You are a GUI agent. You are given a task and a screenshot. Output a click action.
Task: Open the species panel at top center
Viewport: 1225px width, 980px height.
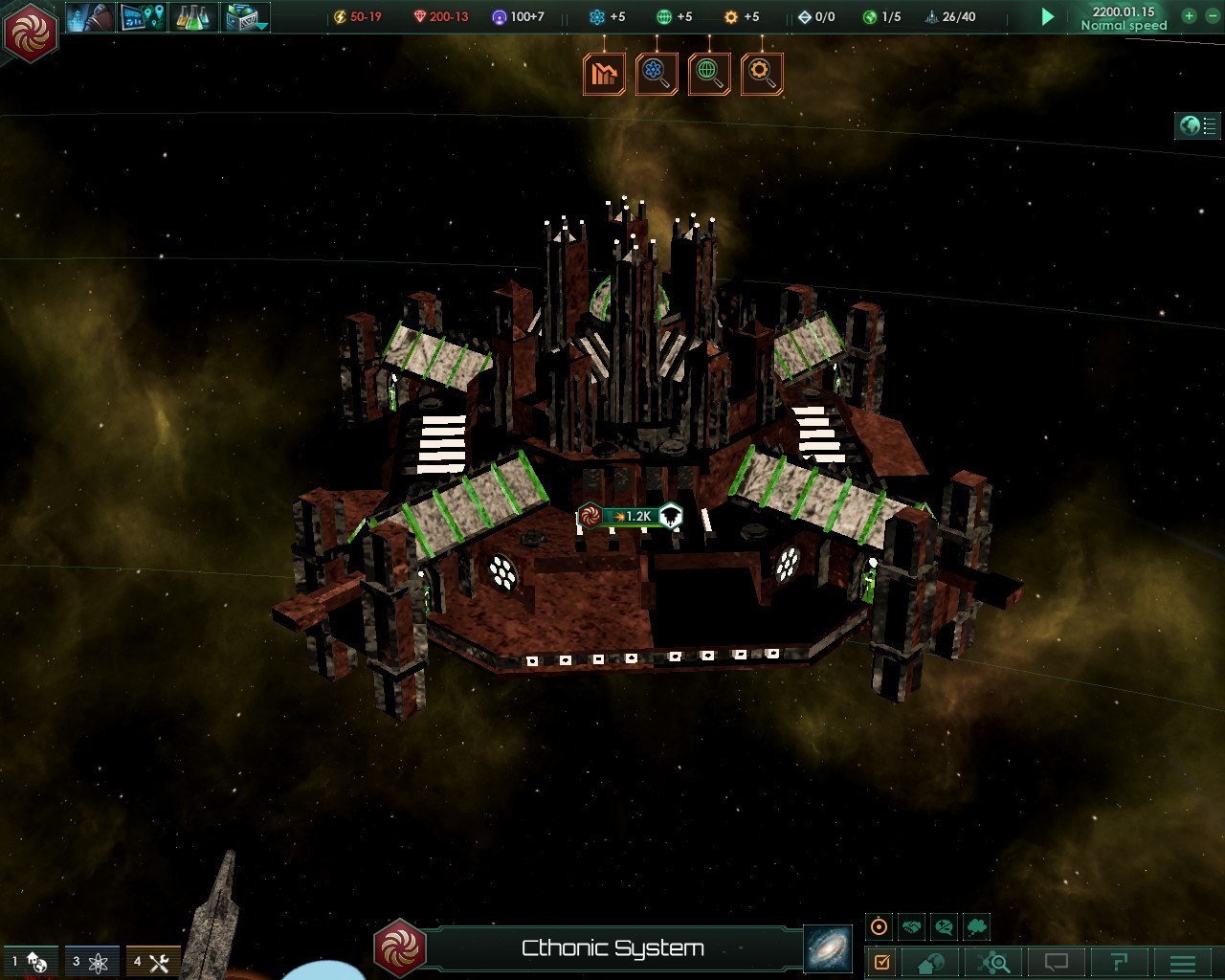click(x=657, y=74)
